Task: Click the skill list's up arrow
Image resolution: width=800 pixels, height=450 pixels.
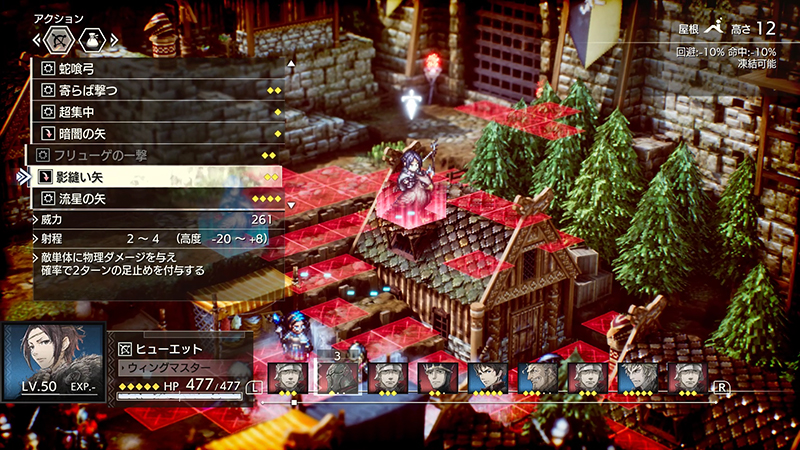Action: click(x=291, y=63)
